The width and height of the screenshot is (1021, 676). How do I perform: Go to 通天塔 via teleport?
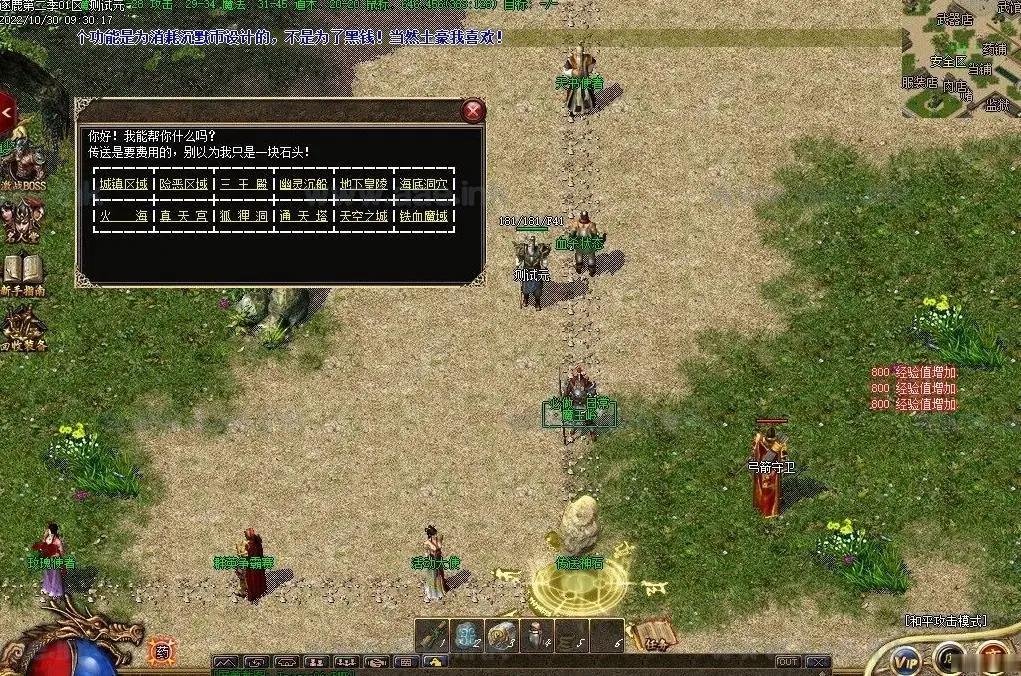coord(304,216)
